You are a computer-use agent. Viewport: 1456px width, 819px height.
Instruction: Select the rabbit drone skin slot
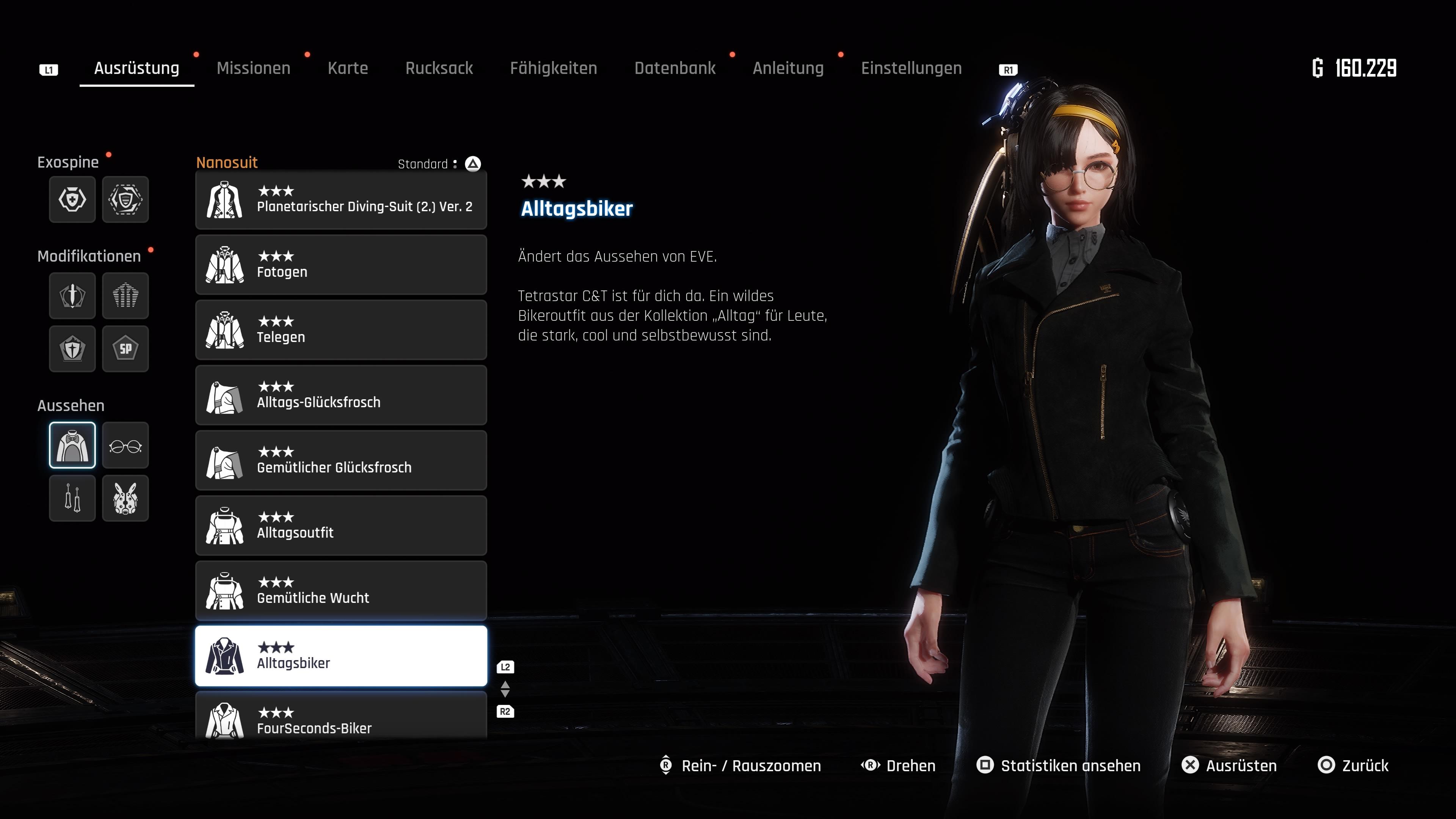(x=126, y=499)
